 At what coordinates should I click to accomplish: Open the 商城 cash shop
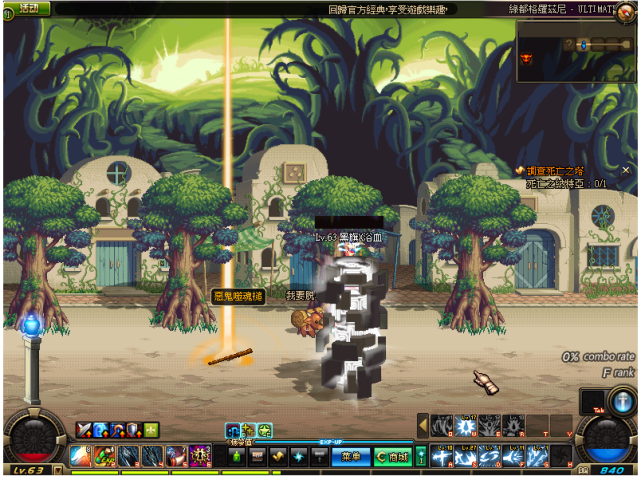pos(392,456)
